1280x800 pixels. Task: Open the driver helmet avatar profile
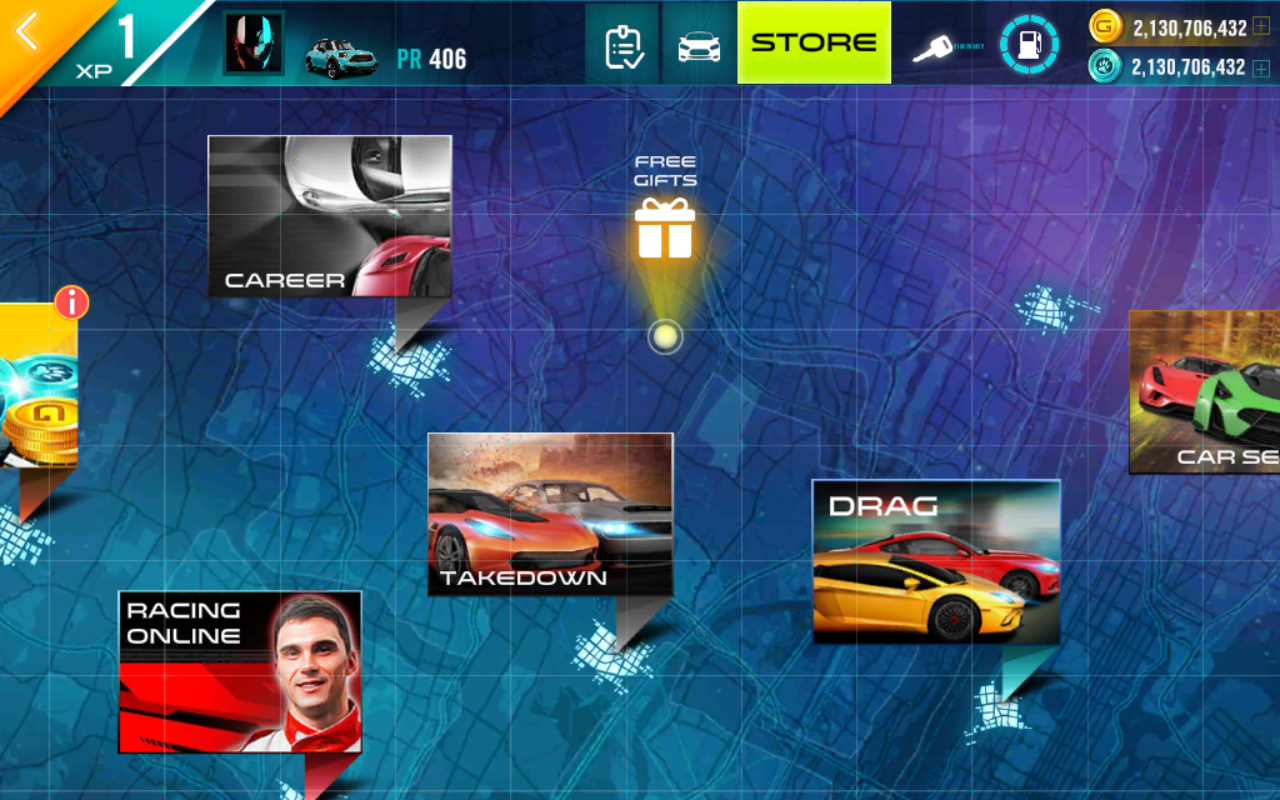pyautogui.click(x=253, y=44)
